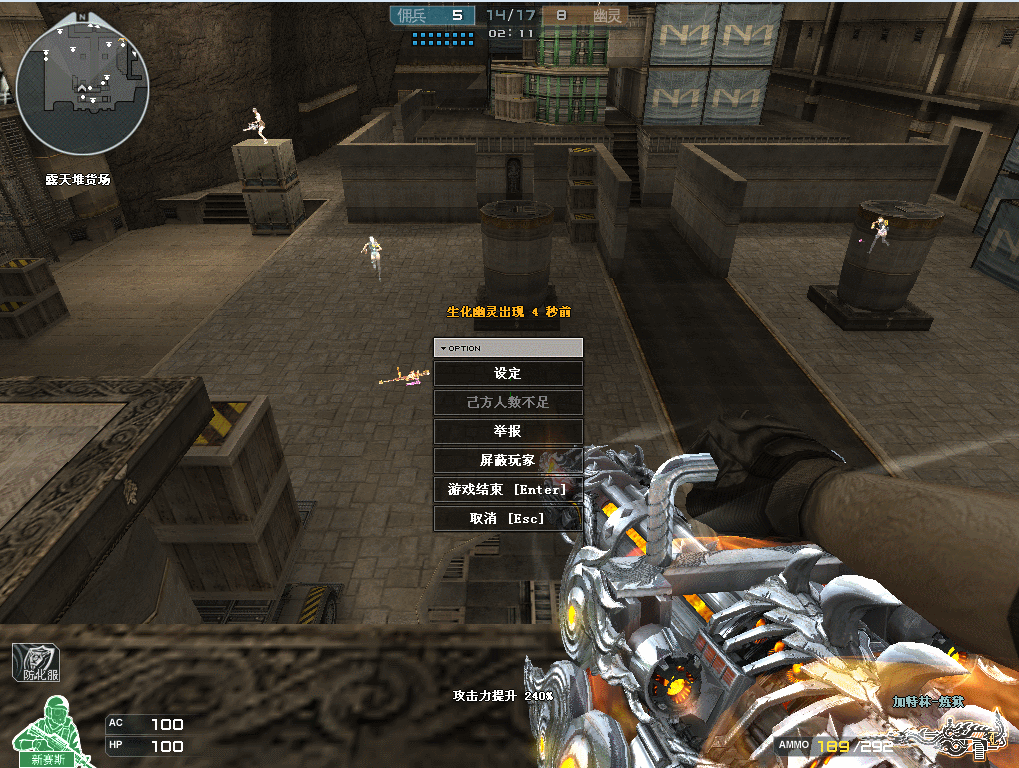
Task: Cancel the option menu with 取消
Action: pyautogui.click(x=508, y=519)
